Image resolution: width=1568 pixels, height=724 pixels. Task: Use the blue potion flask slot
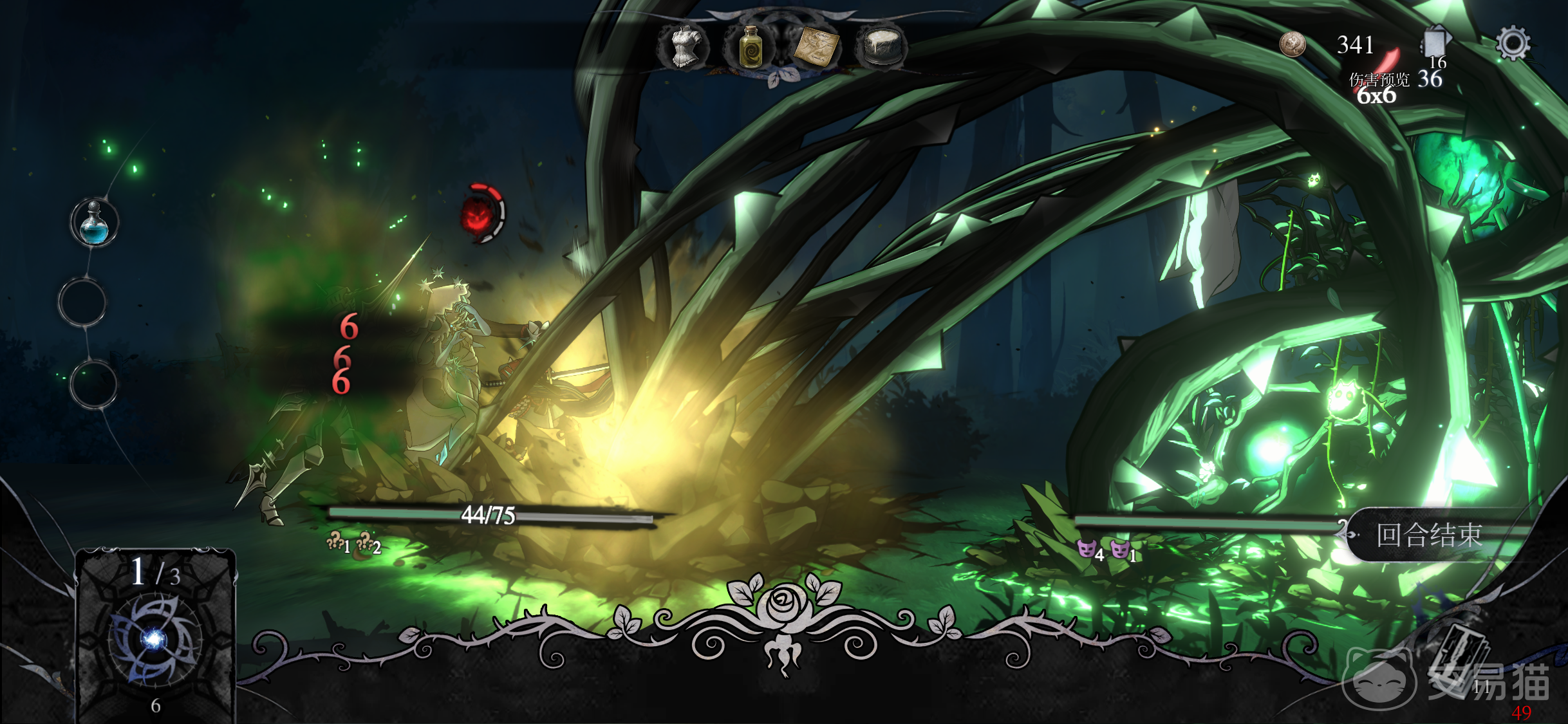coord(94,223)
